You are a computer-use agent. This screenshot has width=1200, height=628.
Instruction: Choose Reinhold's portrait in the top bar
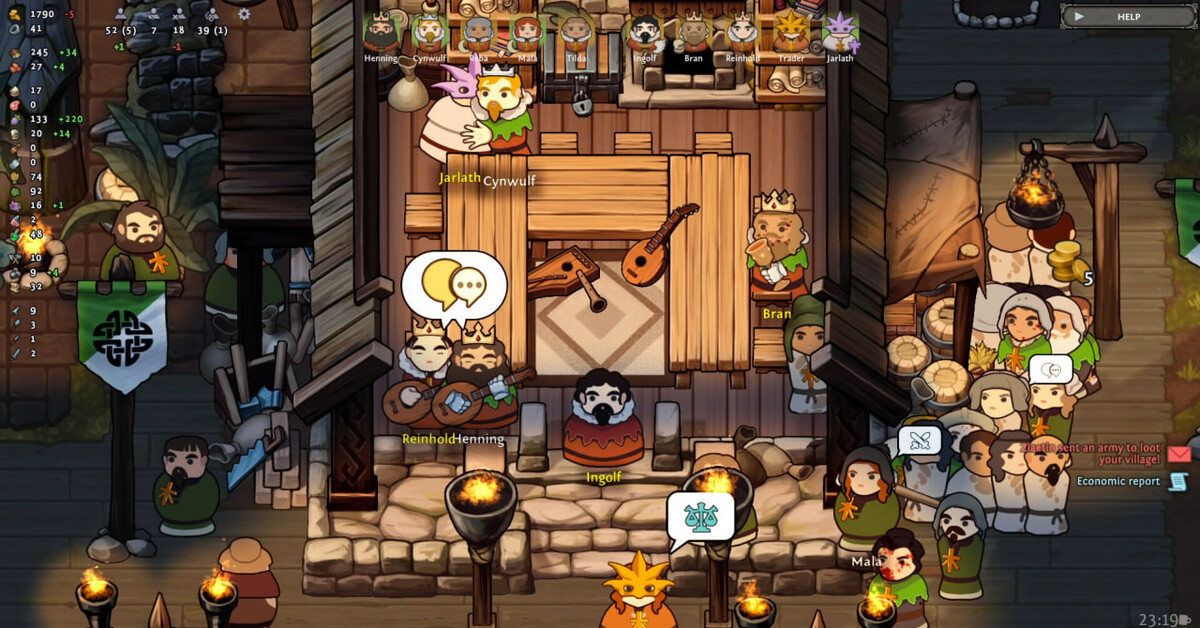[742, 34]
